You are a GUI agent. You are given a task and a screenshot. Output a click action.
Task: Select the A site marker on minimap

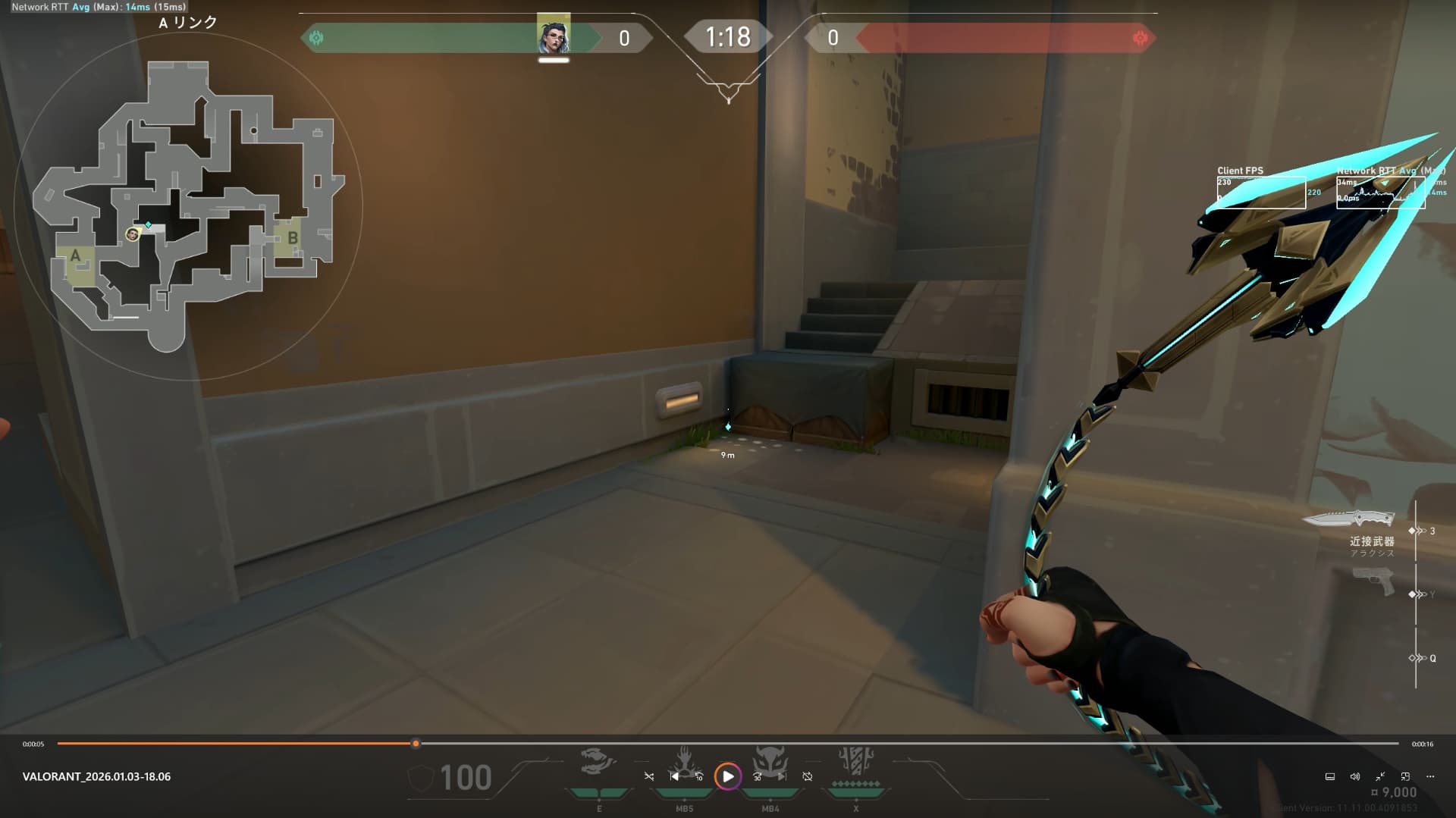click(75, 256)
